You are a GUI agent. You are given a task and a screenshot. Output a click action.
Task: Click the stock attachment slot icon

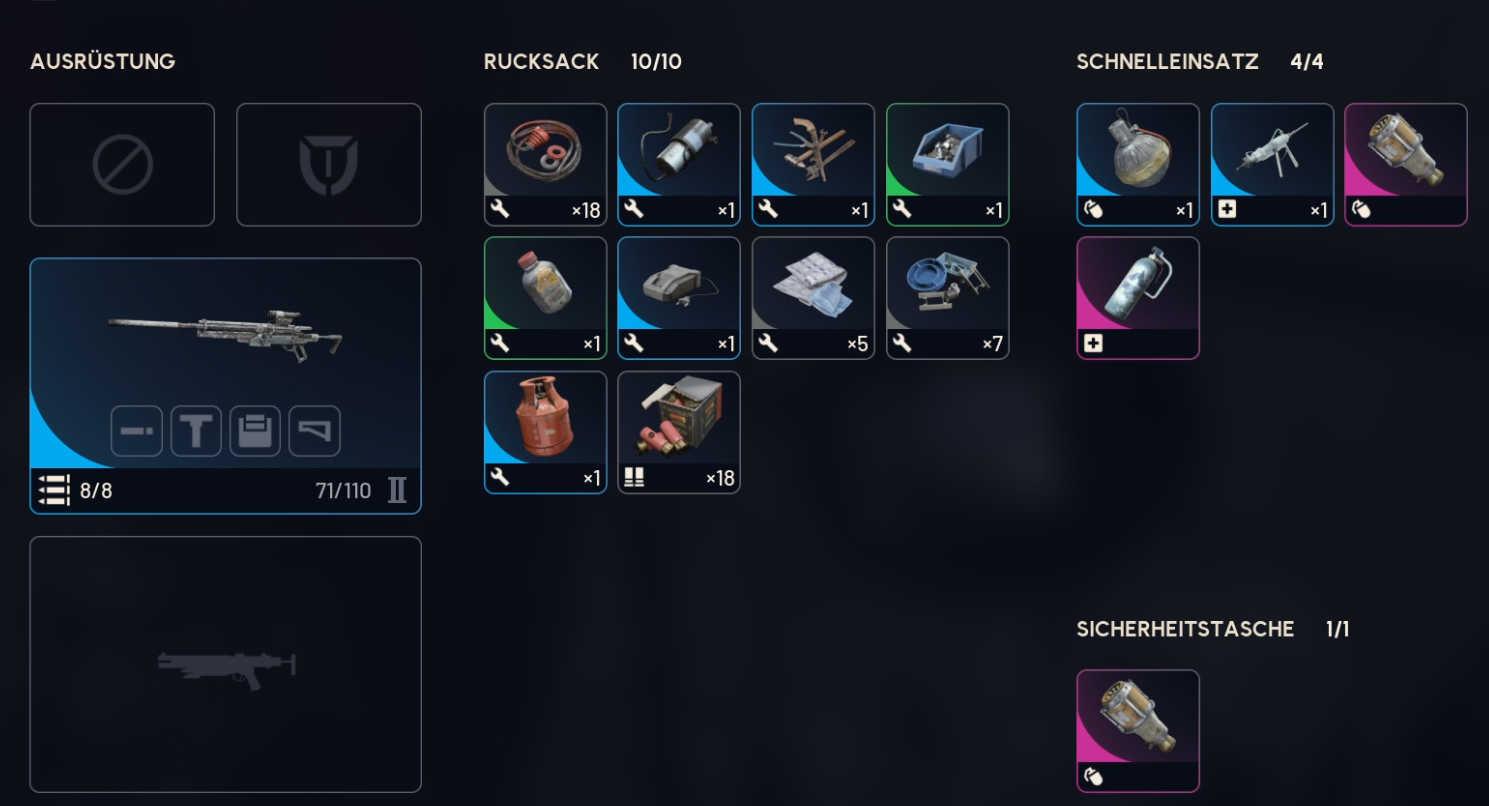coord(315,430)
